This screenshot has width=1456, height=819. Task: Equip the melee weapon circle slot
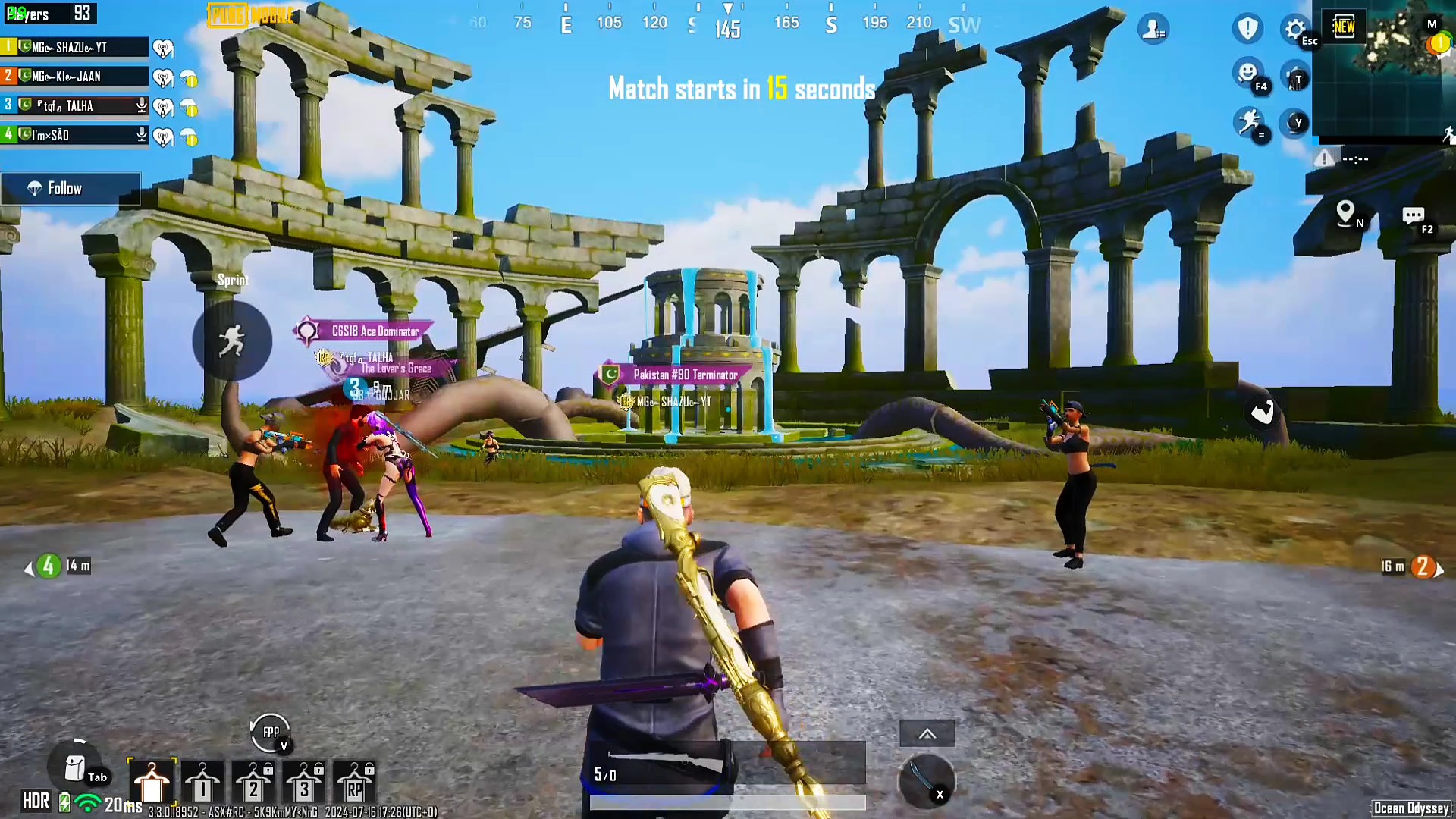[x=926, y=780]
